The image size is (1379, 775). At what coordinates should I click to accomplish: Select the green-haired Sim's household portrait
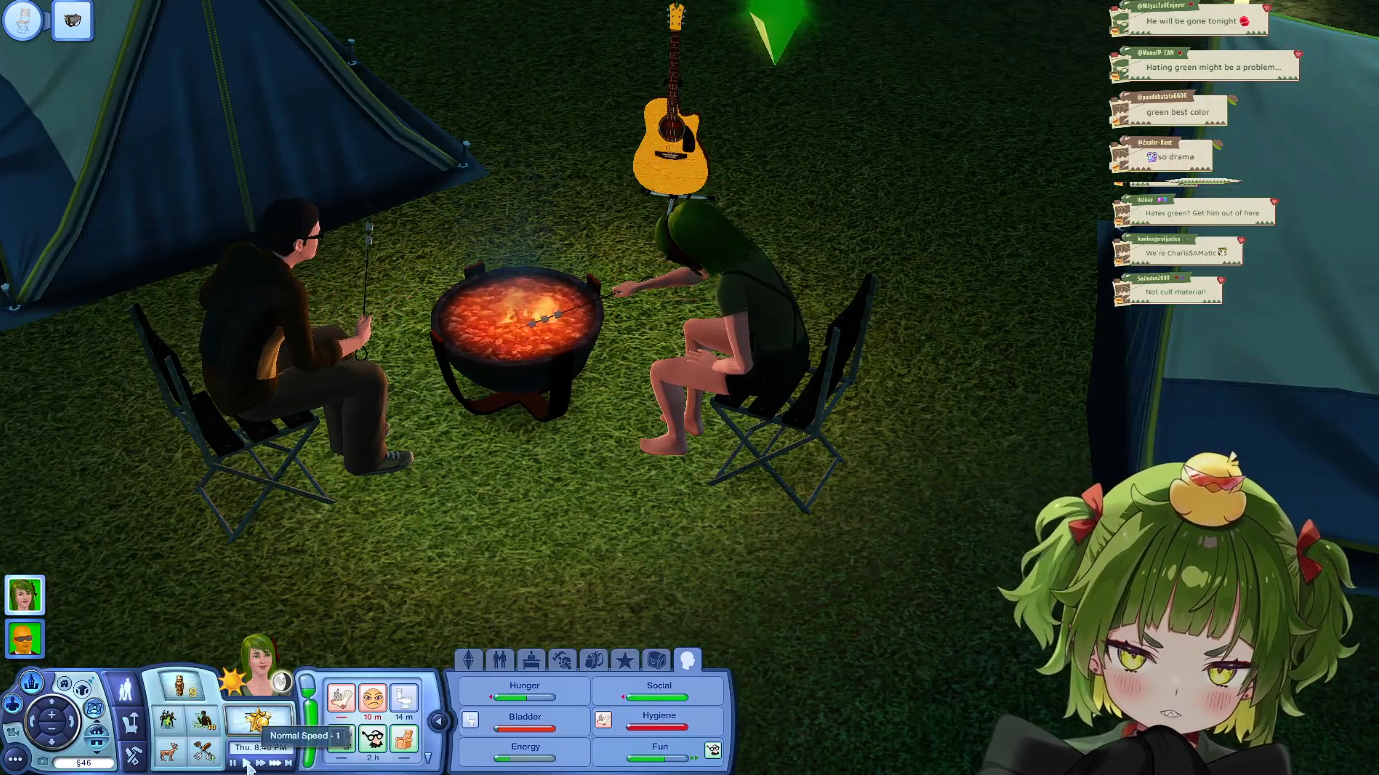click(x=24, y=595)
